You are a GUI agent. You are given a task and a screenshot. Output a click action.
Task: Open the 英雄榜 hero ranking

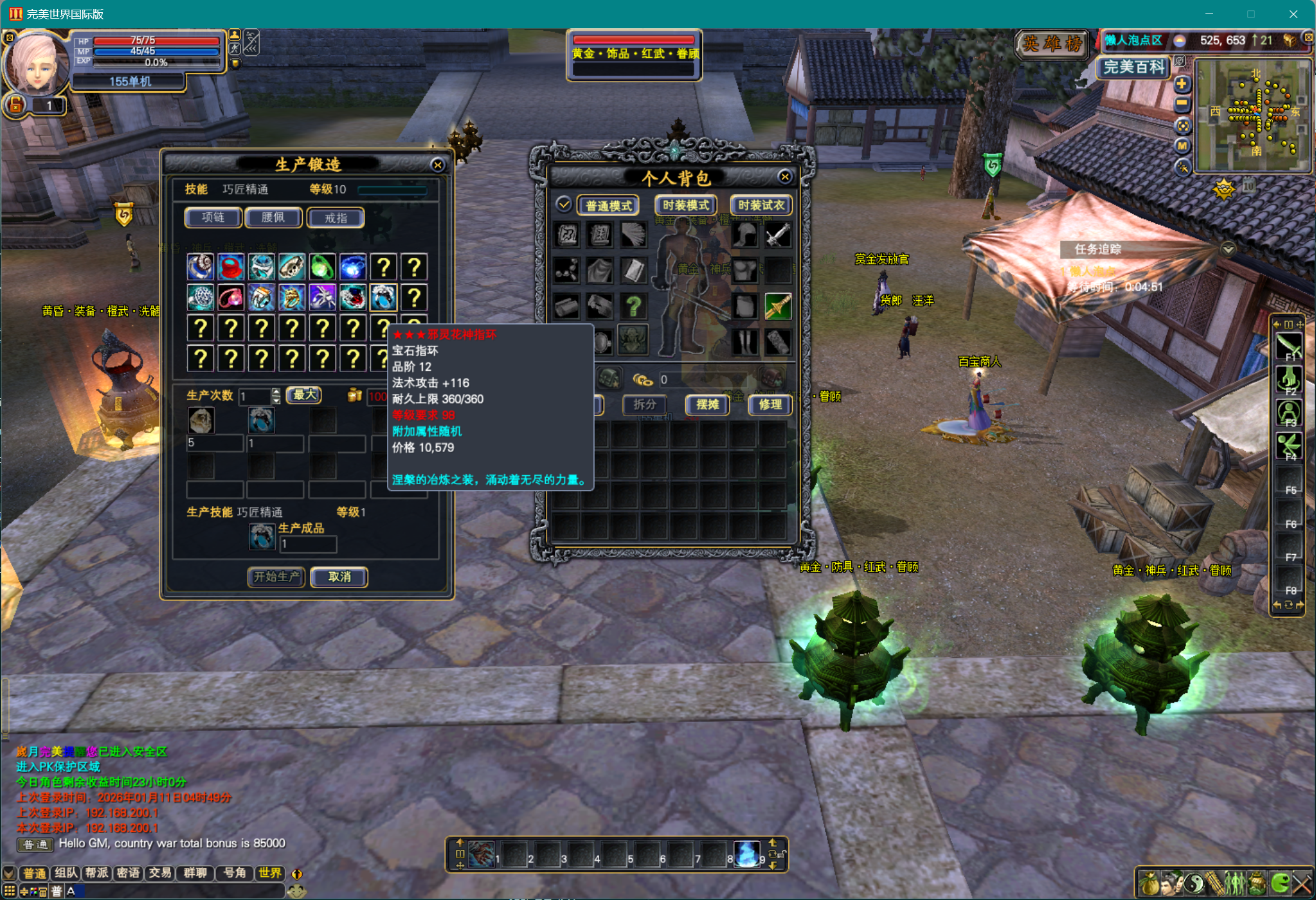click(1052, 44)
